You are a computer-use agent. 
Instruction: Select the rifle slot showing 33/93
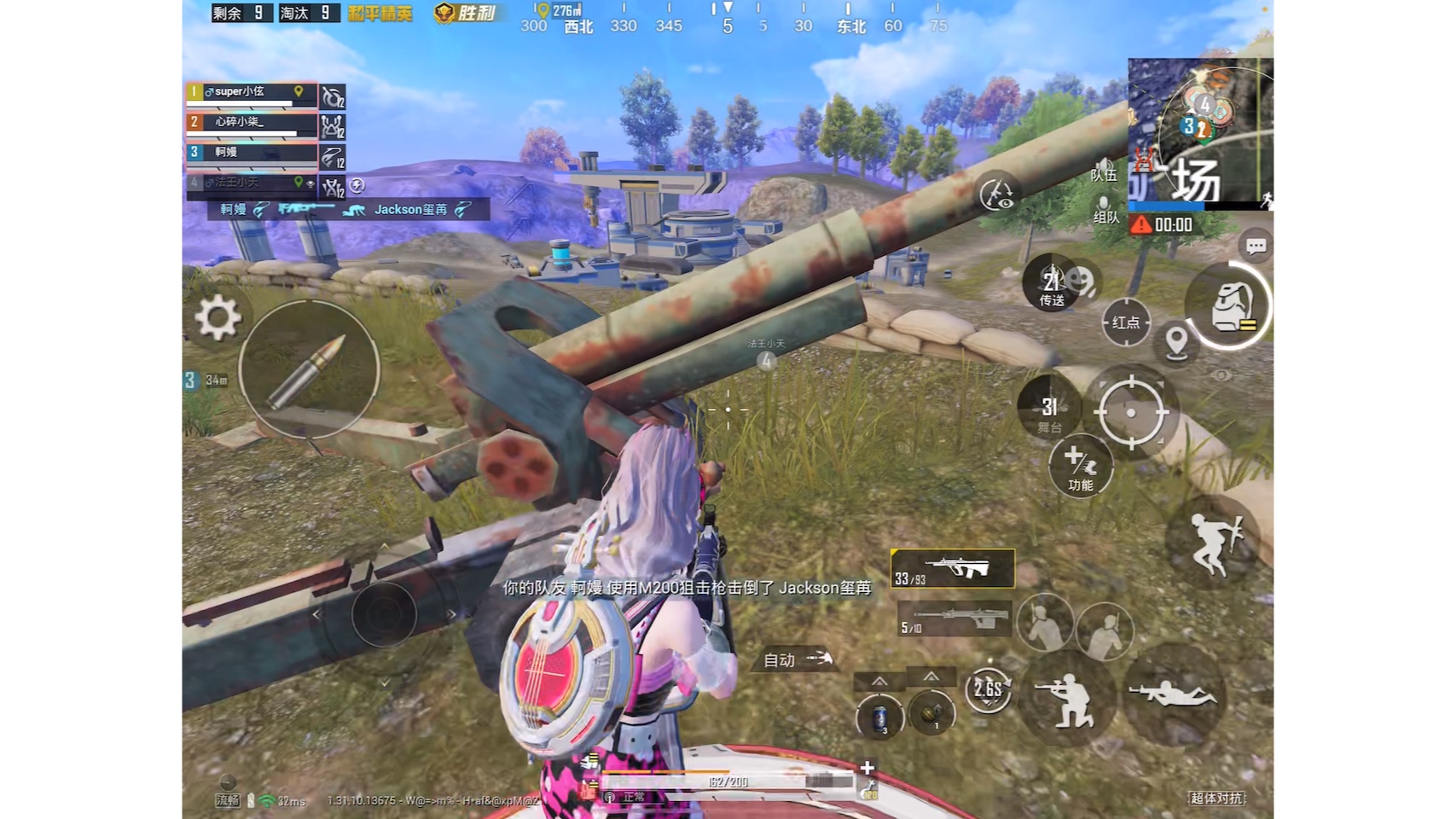[953, 569]
